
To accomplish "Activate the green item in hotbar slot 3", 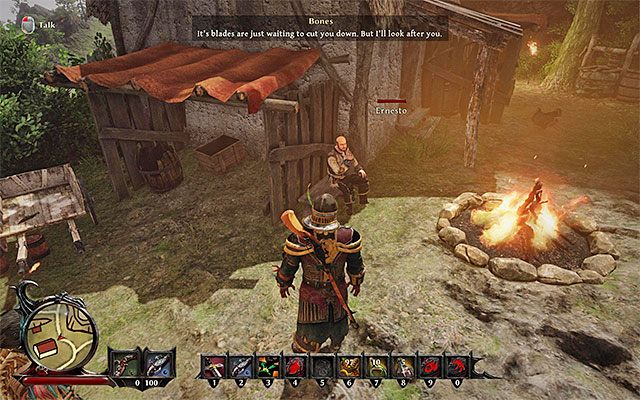I will (269, 367).
